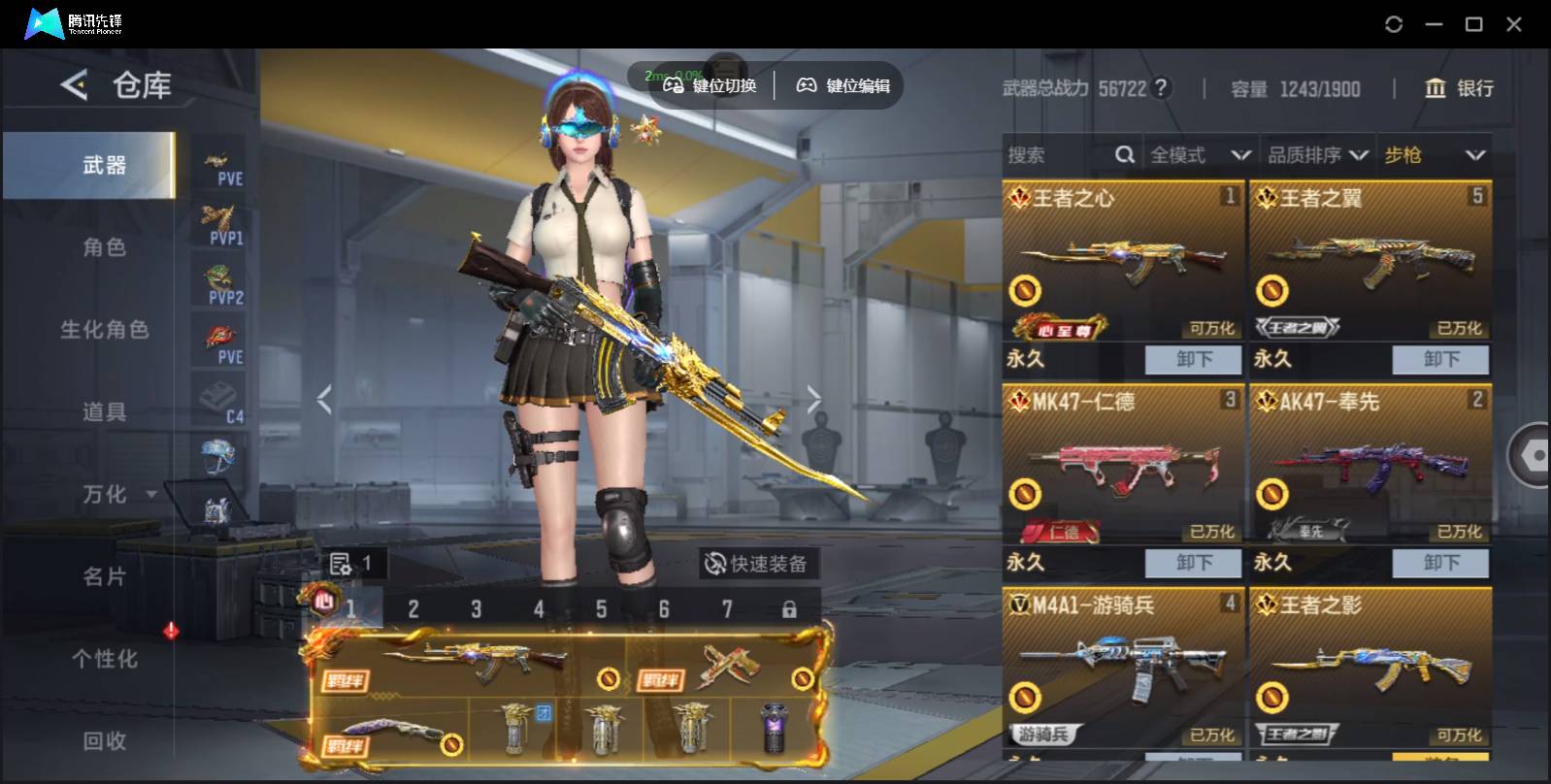Open the 步枪 weapon type dropdown

[x=1434, y=155]
